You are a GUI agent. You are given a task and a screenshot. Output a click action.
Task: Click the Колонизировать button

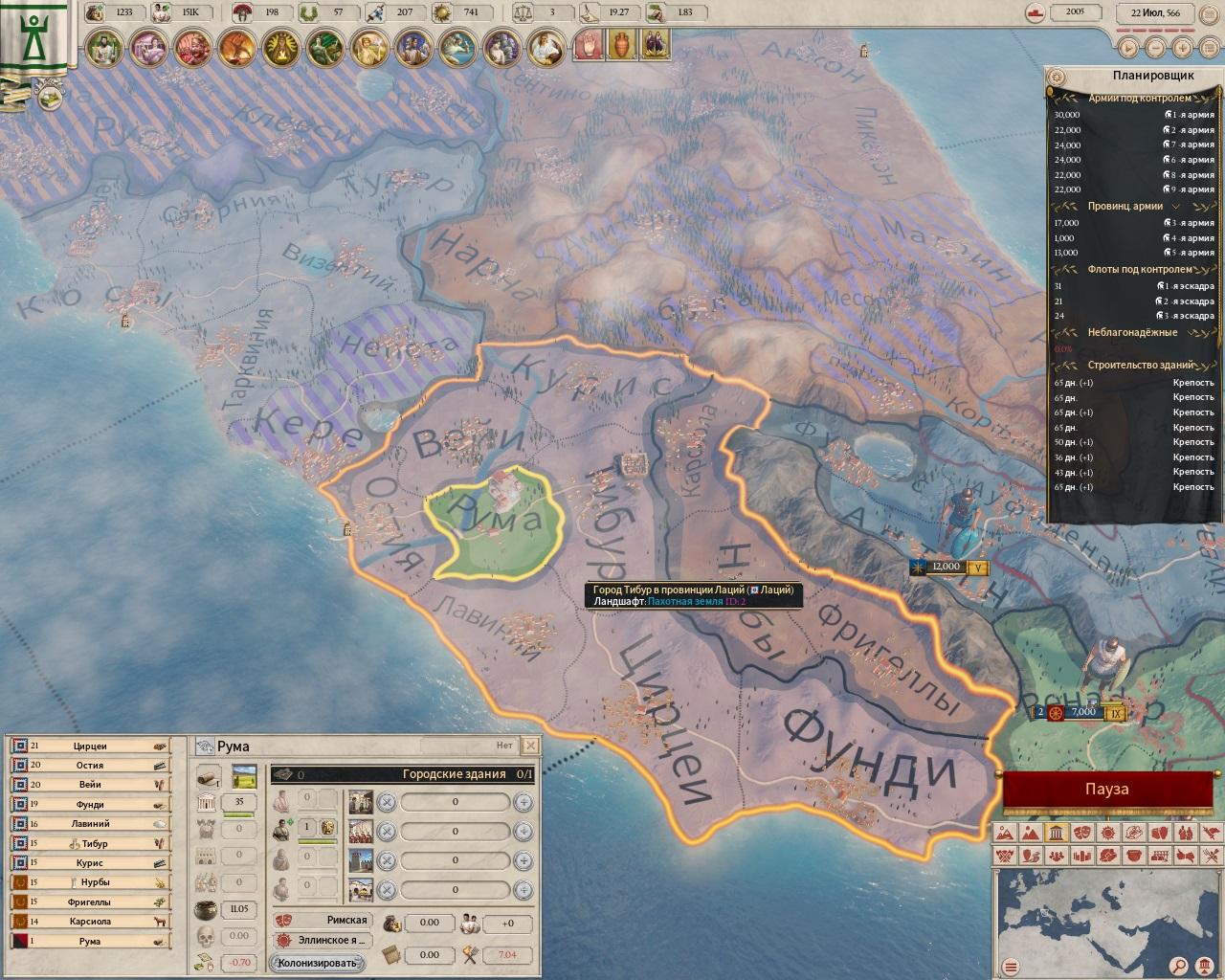319,963
